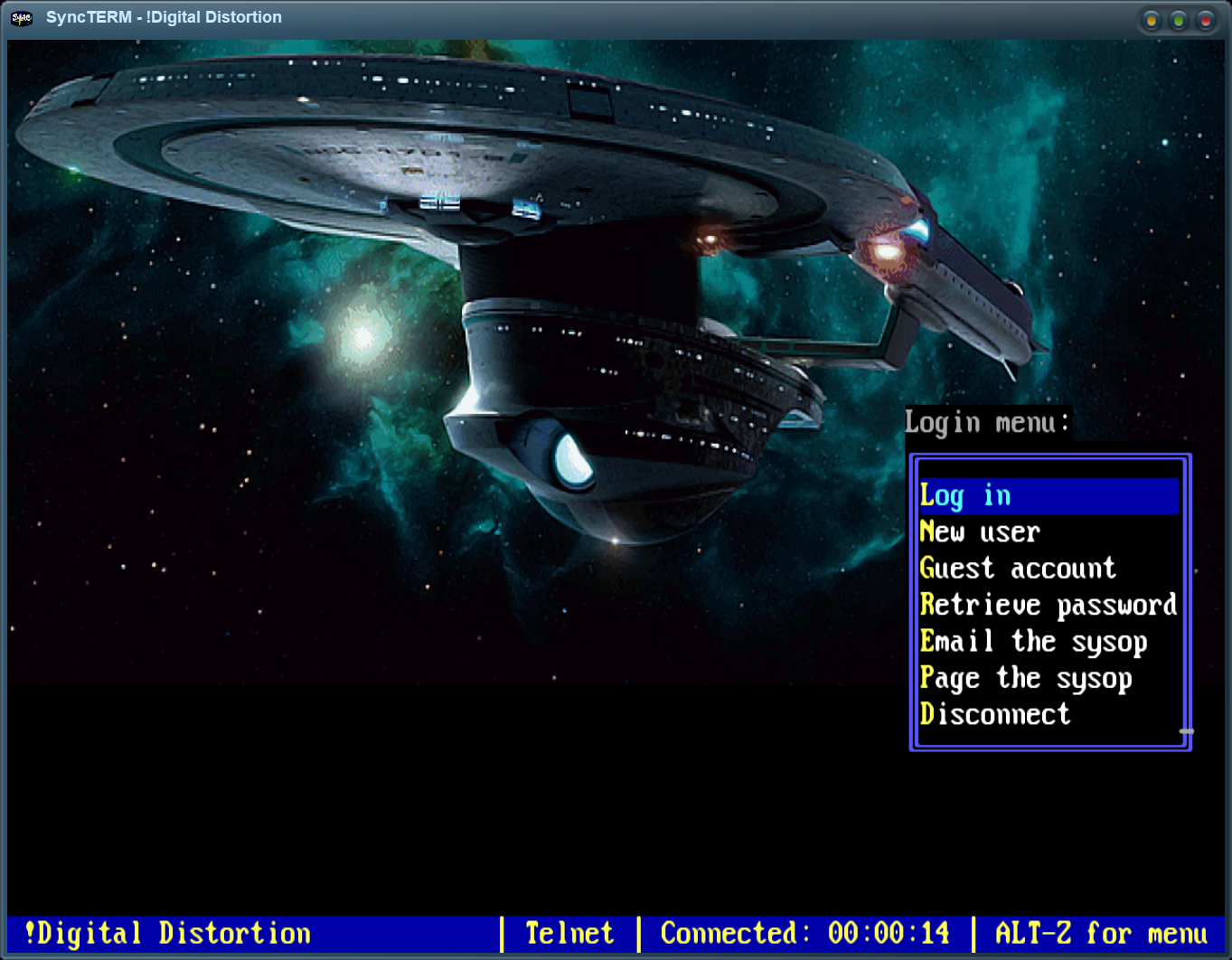
Task: Open Retrieve password option
Action: coord(1048,605)
